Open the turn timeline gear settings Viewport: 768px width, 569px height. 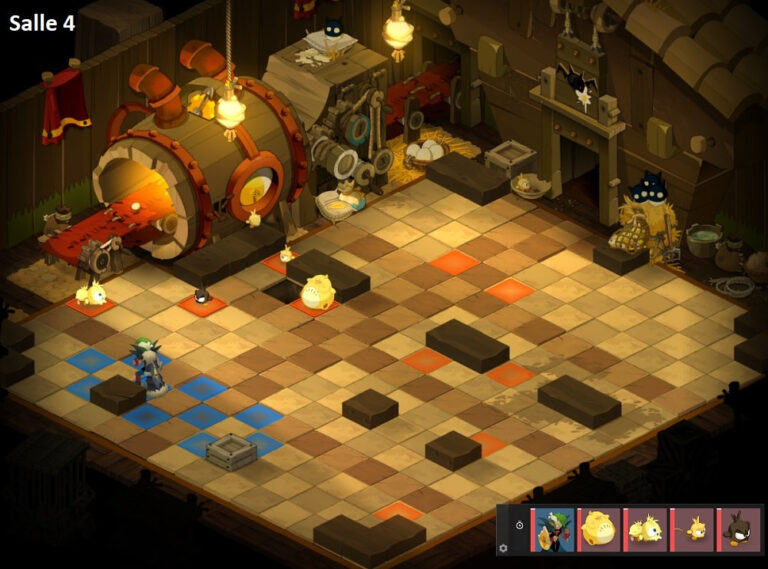(503, 548)
